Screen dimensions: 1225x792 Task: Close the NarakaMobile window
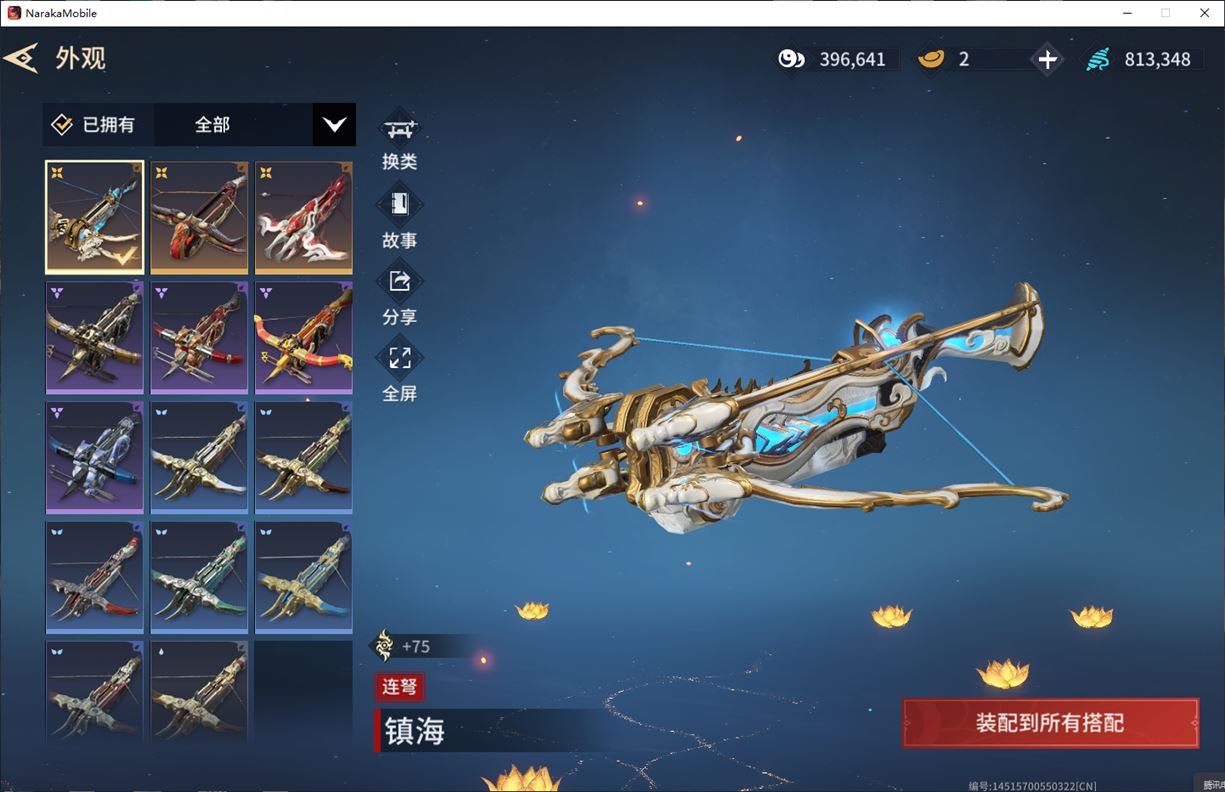click(x=1204, y=13)
